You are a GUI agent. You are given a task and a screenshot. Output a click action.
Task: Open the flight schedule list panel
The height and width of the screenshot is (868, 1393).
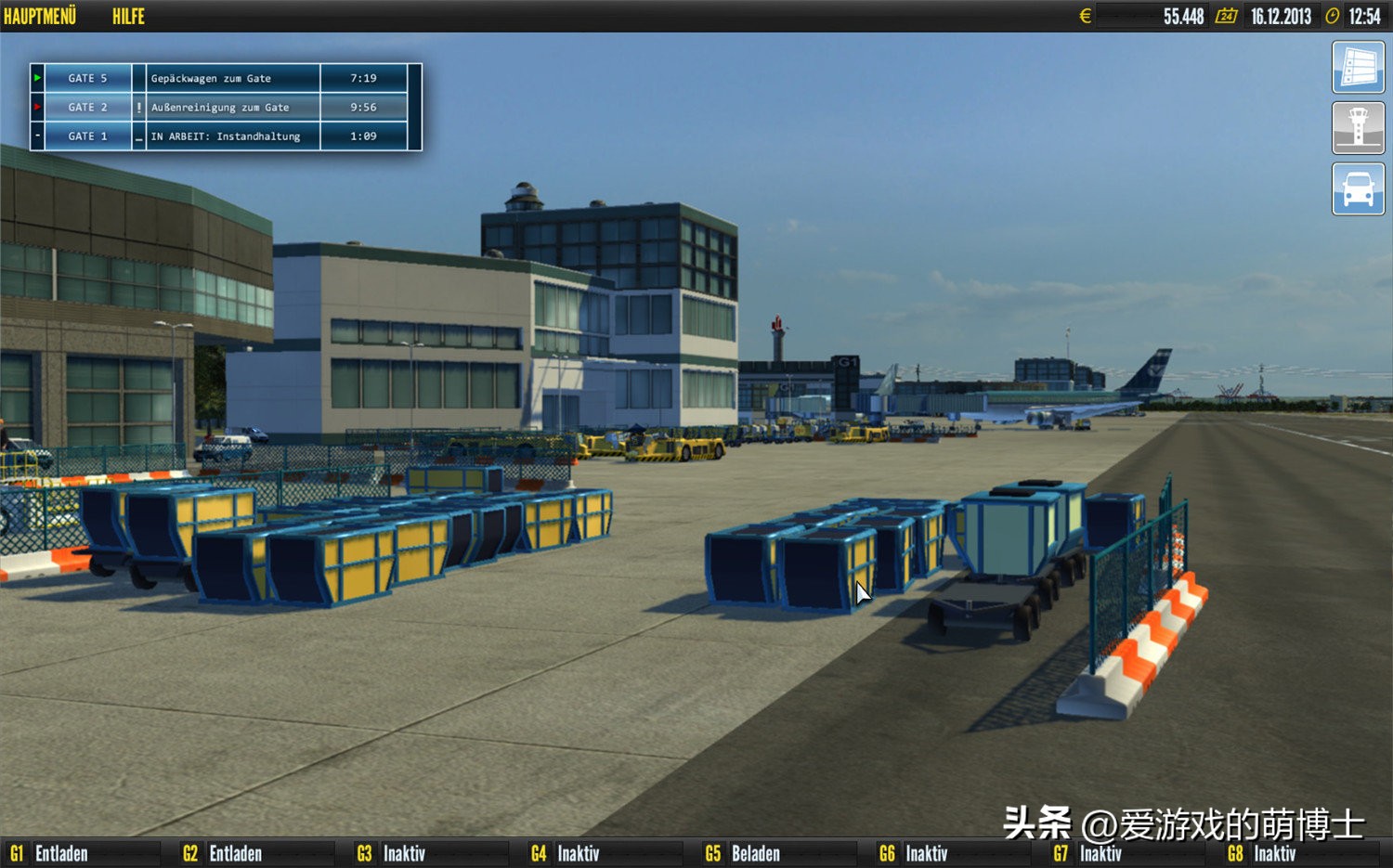[1359, 66]
